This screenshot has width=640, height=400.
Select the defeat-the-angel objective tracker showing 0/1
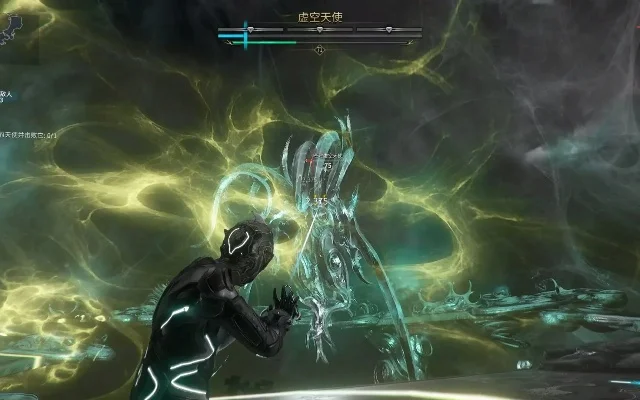(28, 134)
